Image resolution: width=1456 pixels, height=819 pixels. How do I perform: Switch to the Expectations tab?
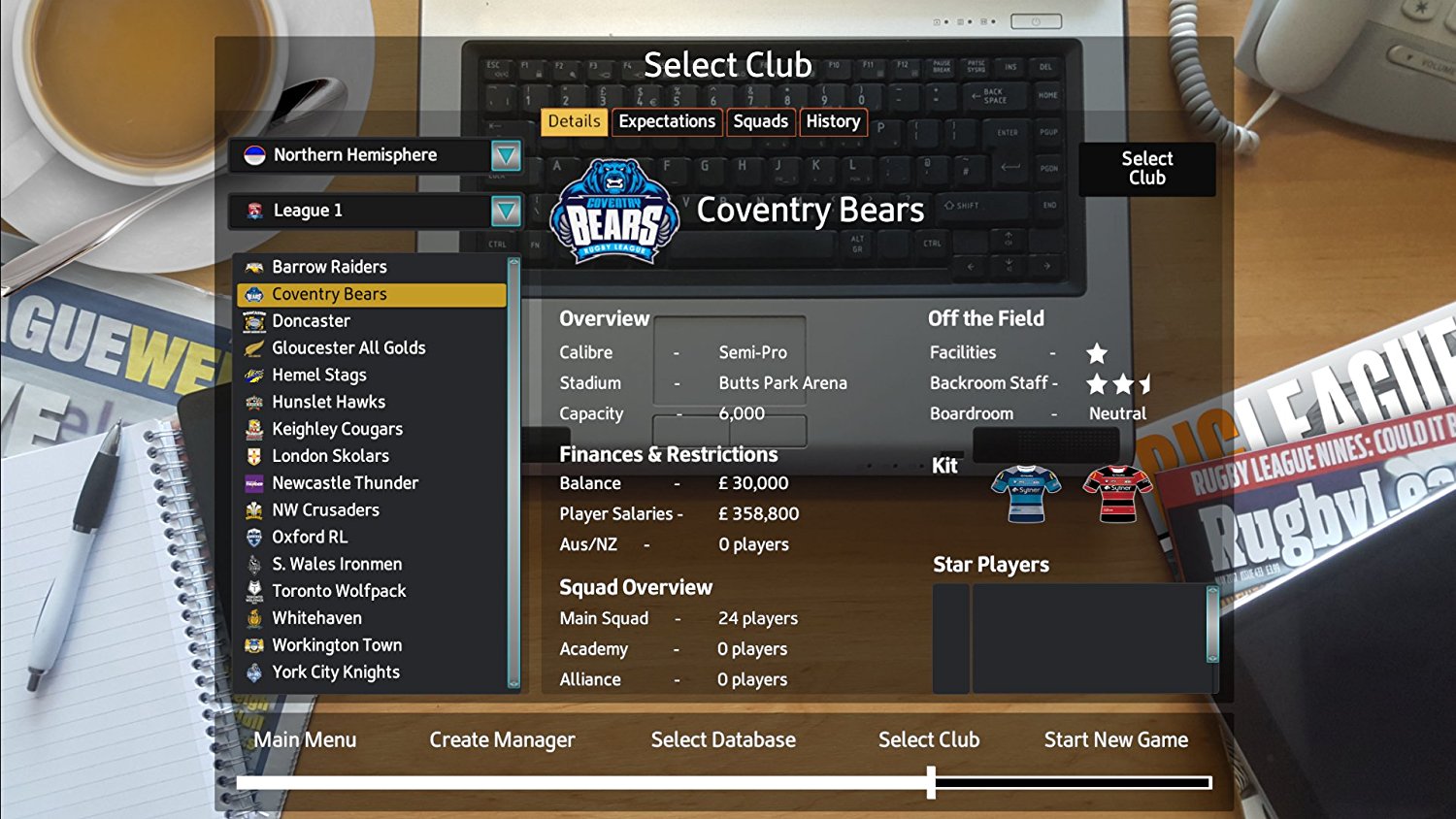click(x=667, y=121)
